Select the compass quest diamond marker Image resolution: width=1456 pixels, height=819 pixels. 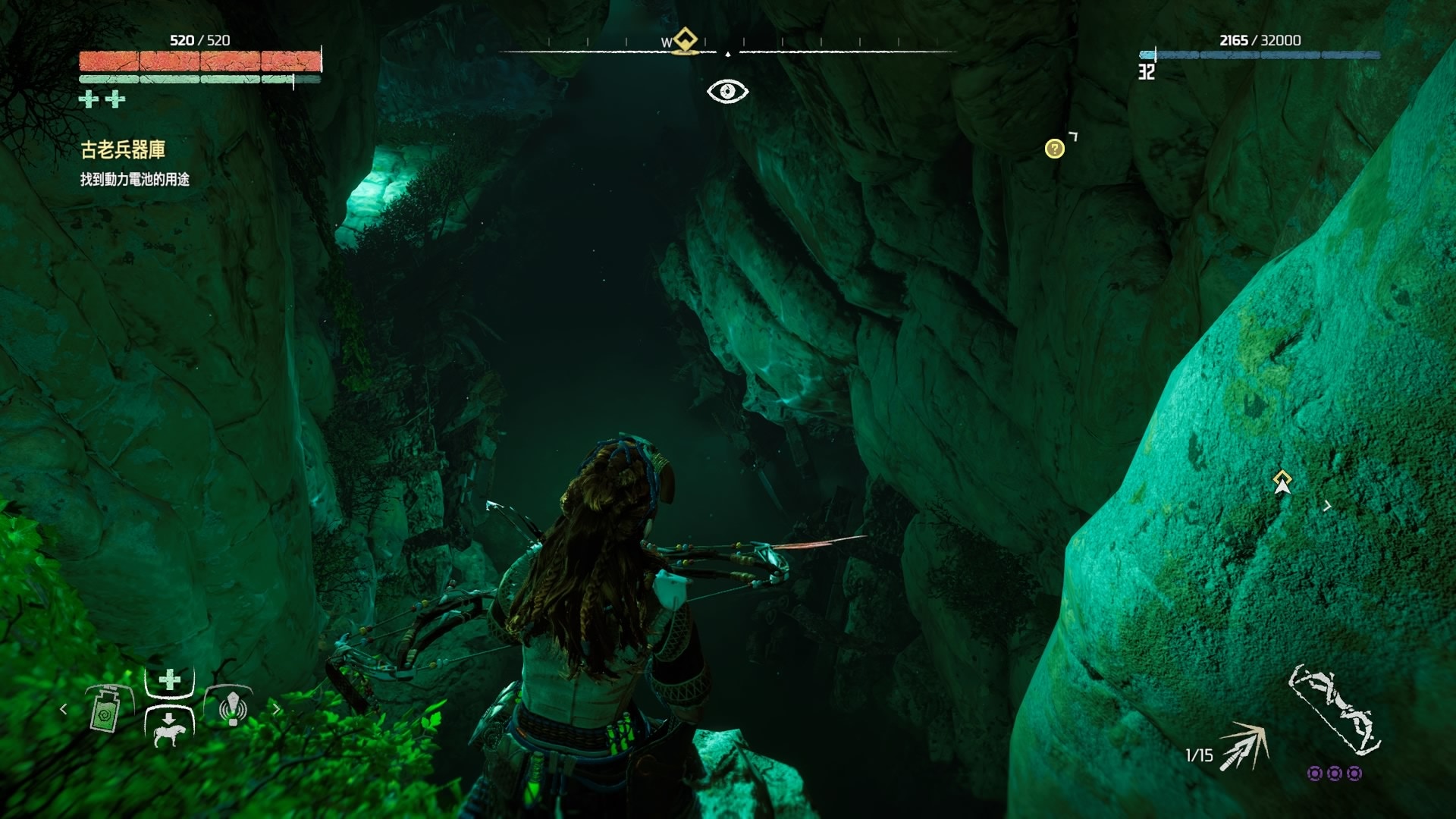686,40
